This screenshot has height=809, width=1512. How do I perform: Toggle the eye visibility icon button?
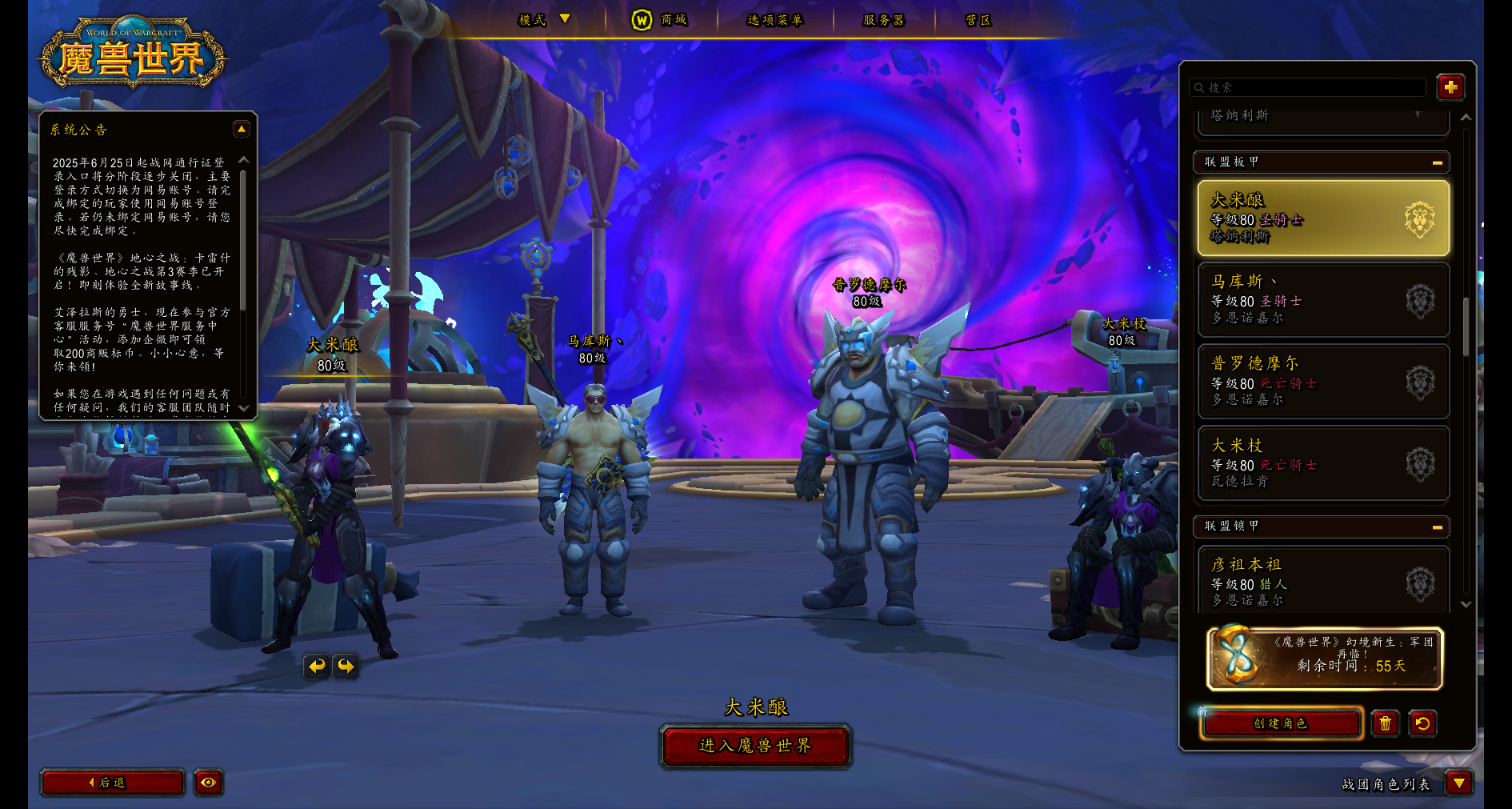209,783
